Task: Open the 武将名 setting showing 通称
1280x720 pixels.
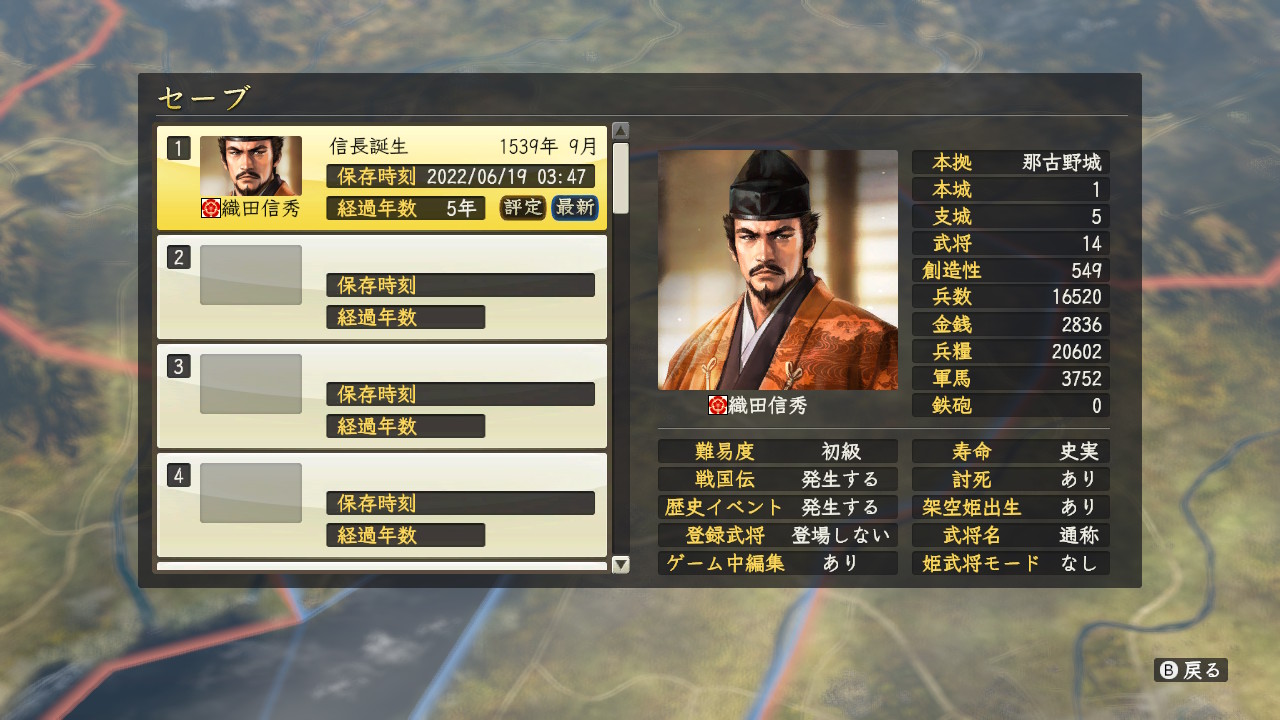Action: [x=1010, y=535]
